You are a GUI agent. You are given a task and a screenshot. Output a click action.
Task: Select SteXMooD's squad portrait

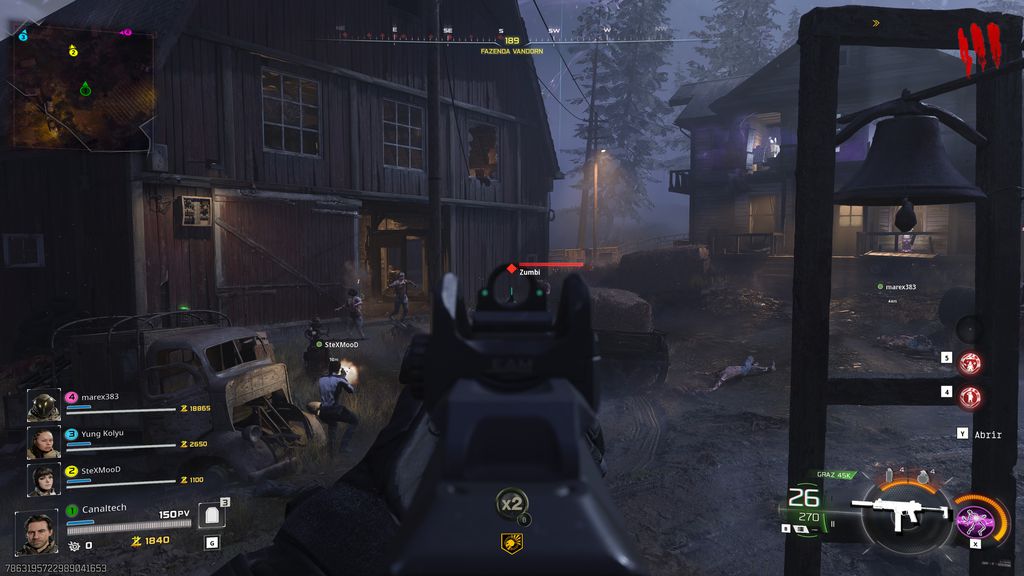point(44,478)
